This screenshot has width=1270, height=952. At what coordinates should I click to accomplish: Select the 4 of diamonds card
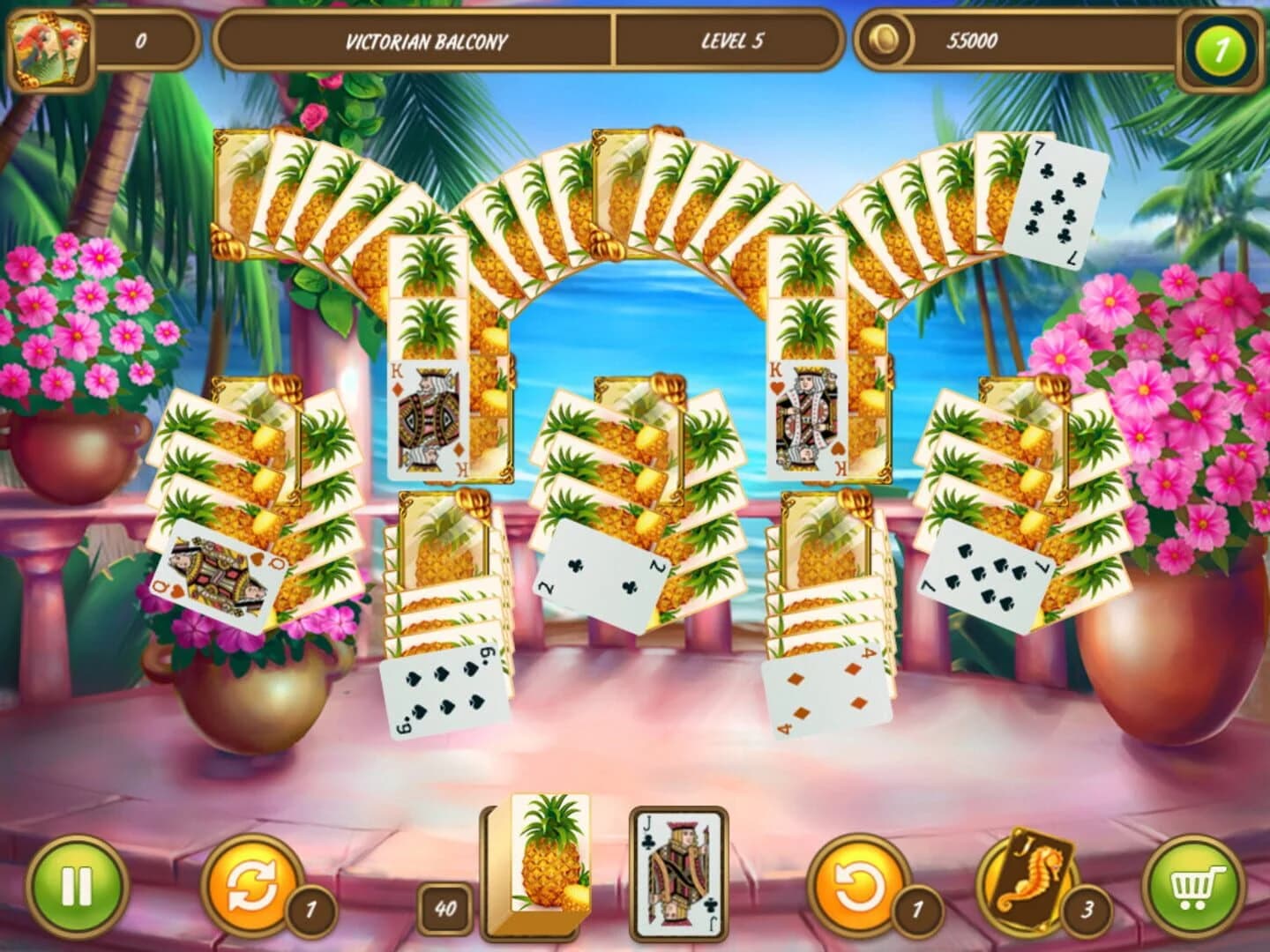[827, 693]
